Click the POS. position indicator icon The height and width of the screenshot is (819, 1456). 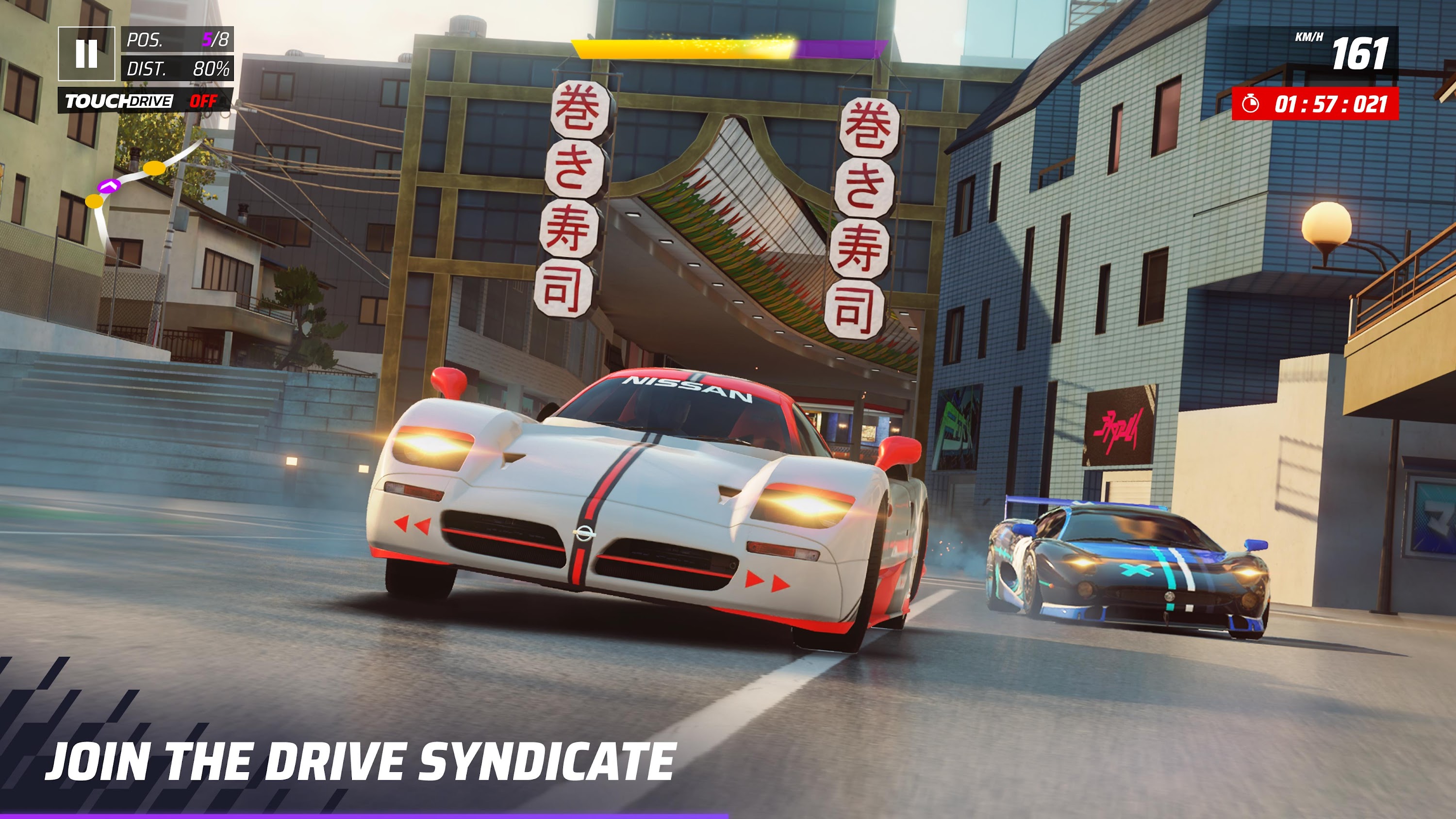coord(144,39)
